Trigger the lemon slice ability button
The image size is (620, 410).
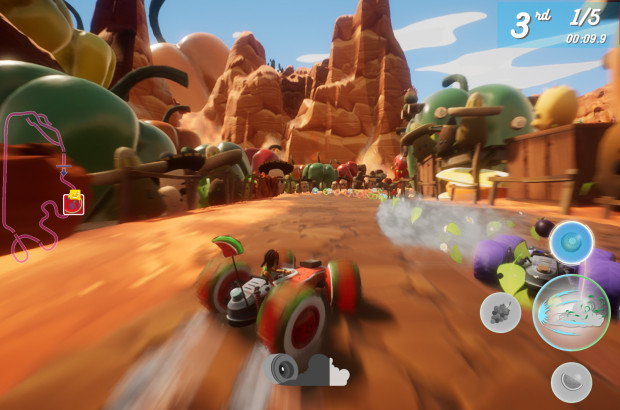[x=571, y=381]
